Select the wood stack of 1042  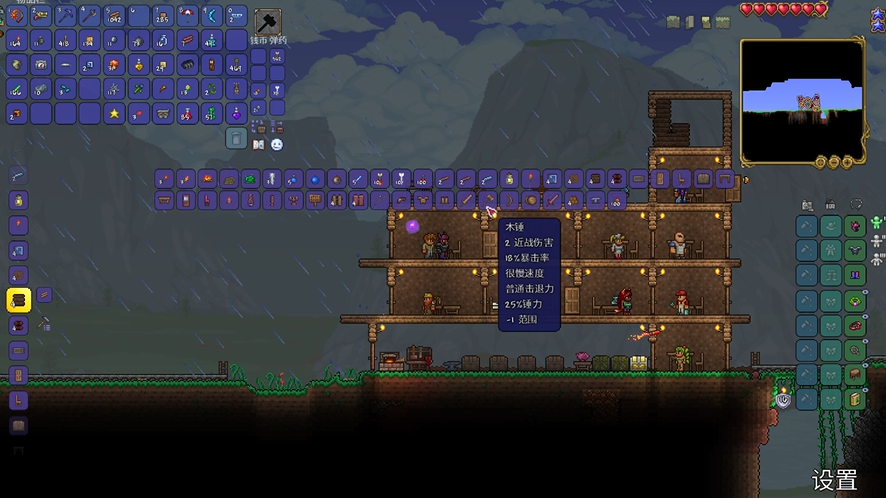tap(113, 15)
